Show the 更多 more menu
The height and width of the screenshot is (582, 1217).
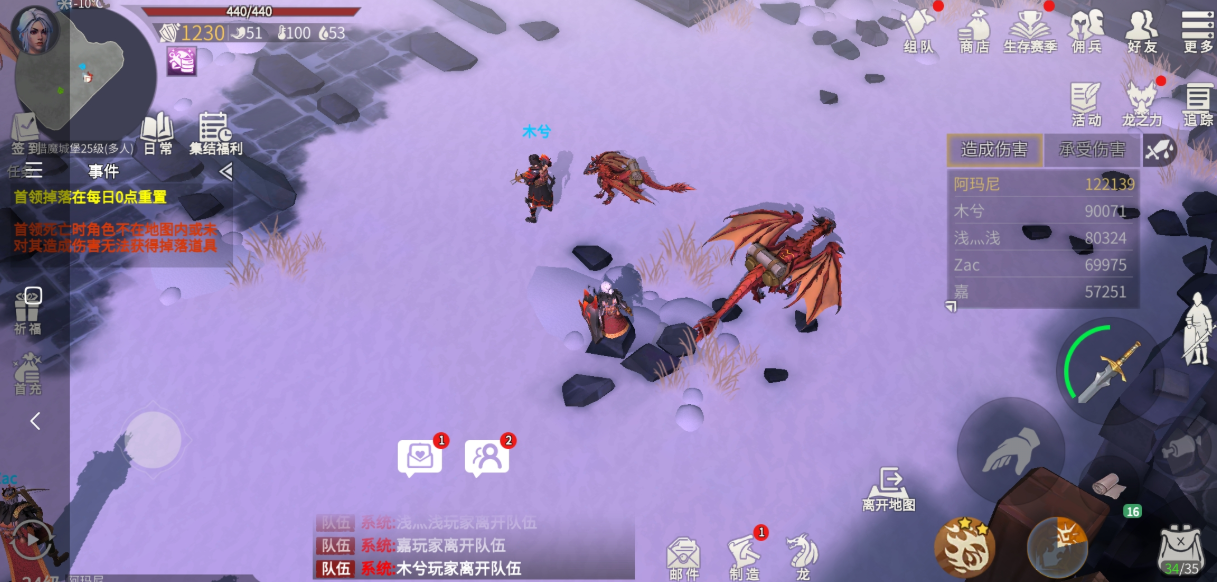point(1197,30)
